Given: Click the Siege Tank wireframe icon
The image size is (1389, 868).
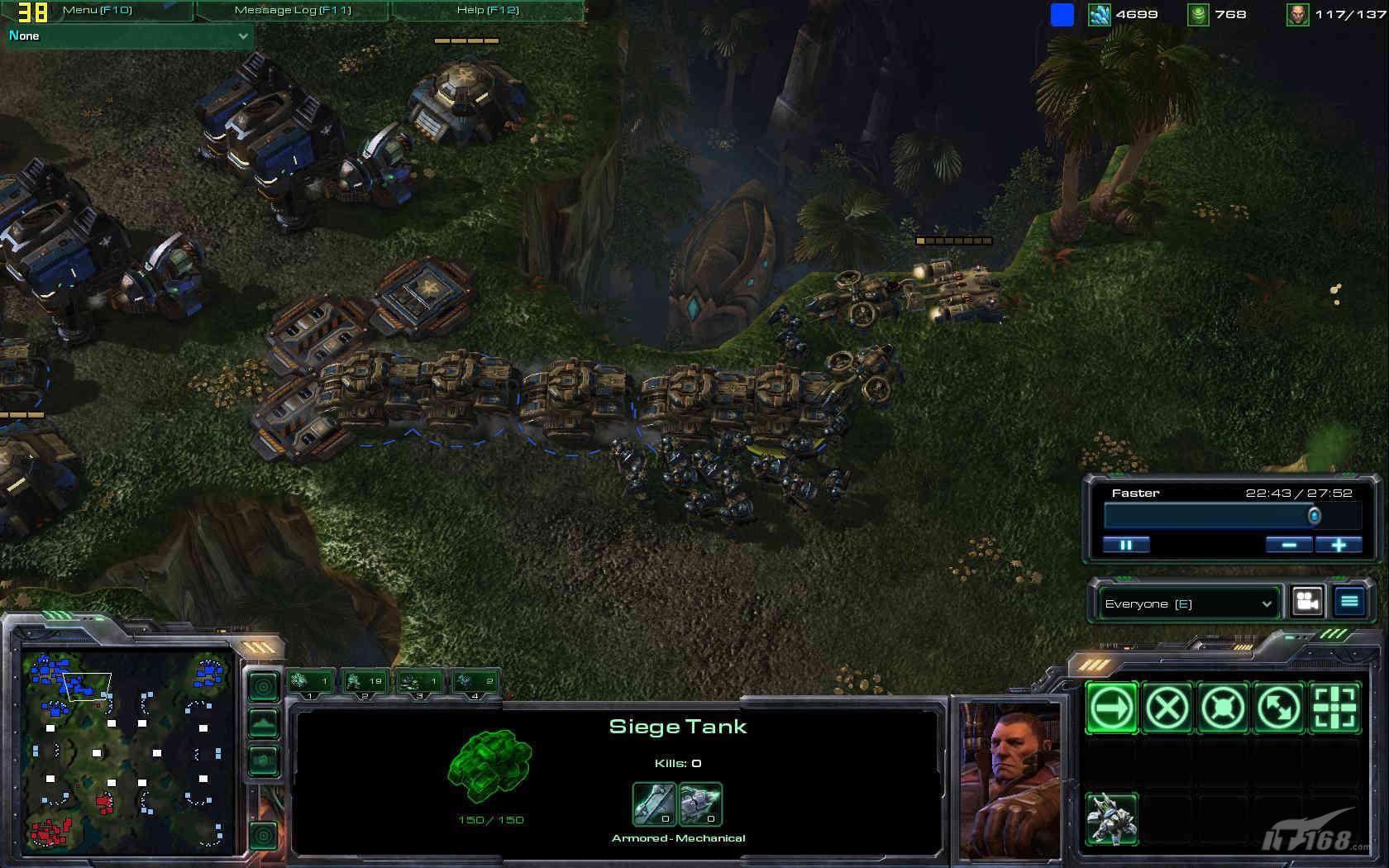Looking at the screenshot, I should point(489,765).
